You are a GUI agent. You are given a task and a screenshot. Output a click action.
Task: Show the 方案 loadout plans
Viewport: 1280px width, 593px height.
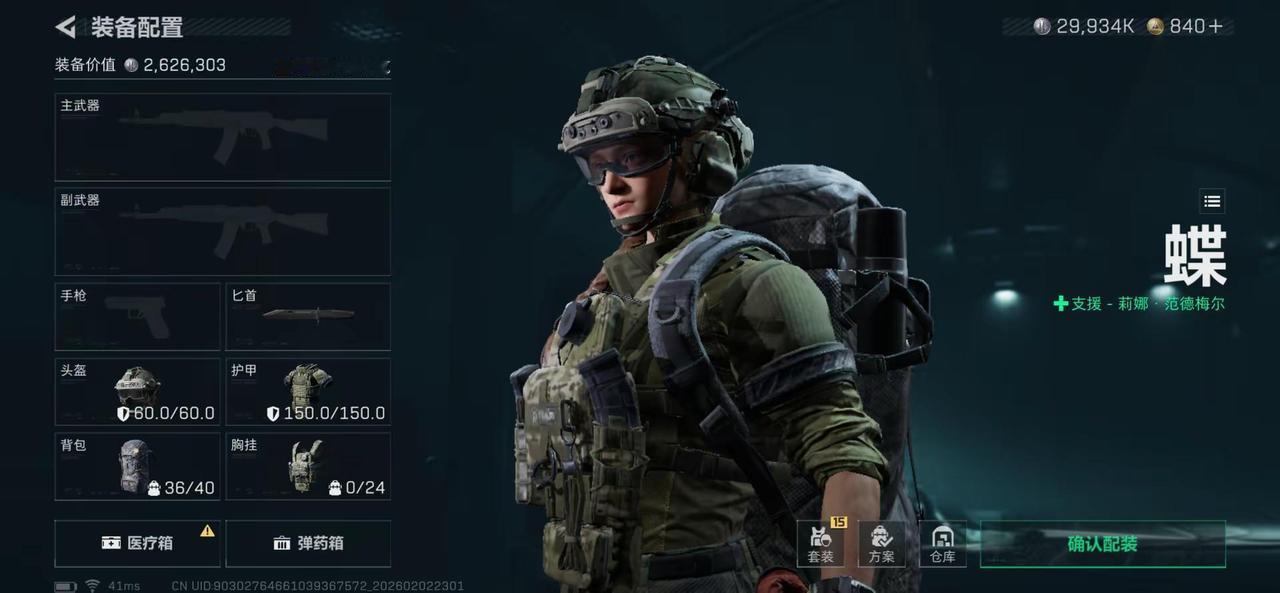click(x=881, y=543)
